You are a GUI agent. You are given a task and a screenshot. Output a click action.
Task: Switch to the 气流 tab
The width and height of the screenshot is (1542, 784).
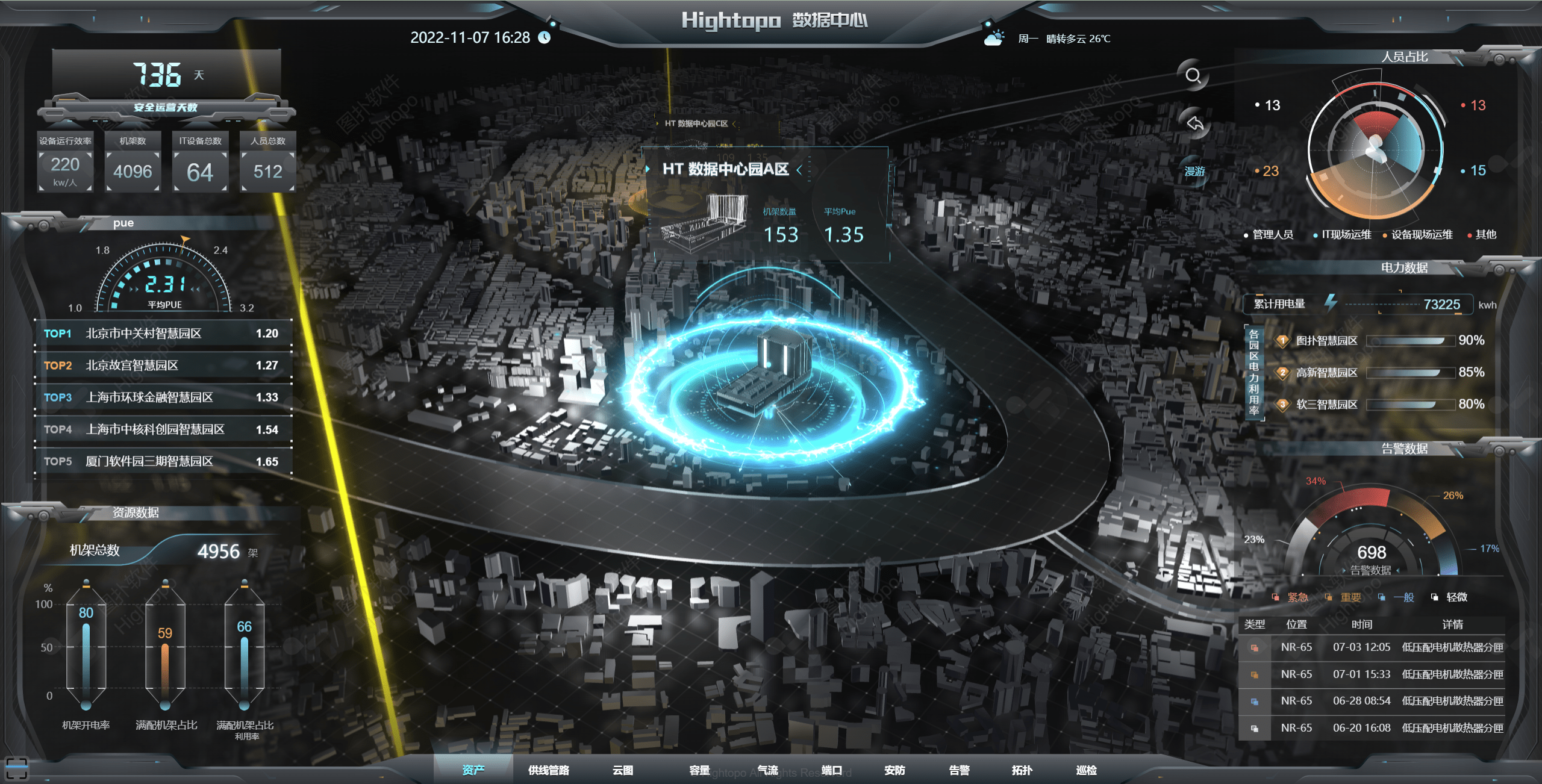coord(767,770)
